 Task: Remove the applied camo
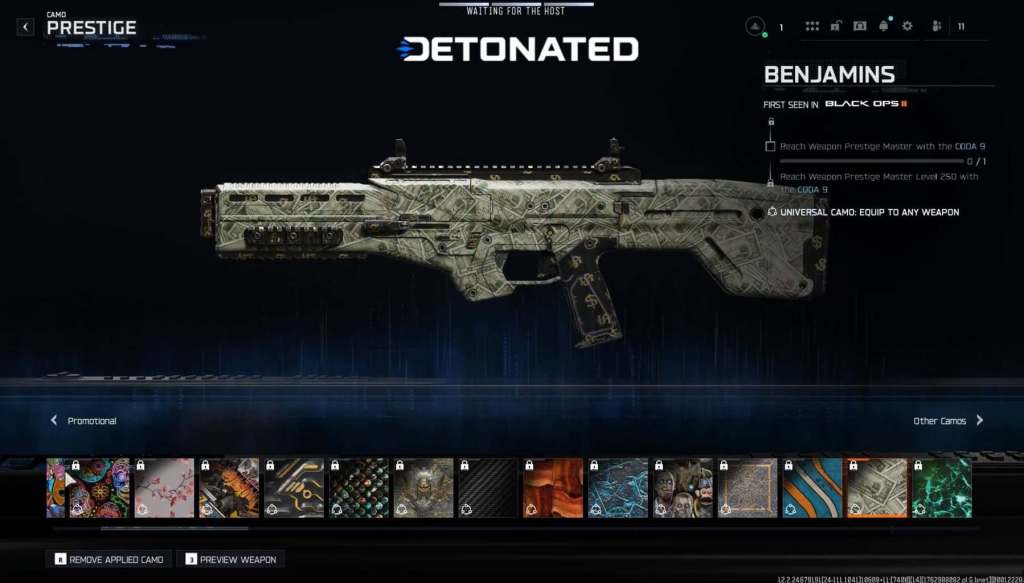(x=111, y=559)
